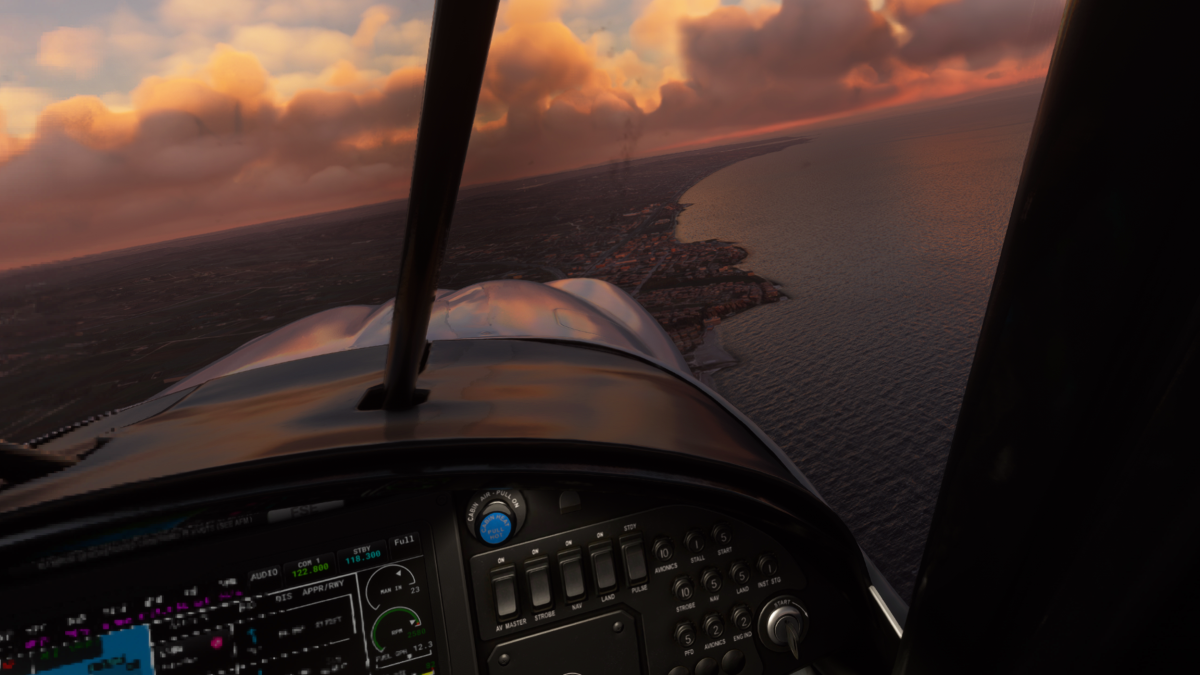Click the START 5-amp circuit breaker

coord(722,535)
